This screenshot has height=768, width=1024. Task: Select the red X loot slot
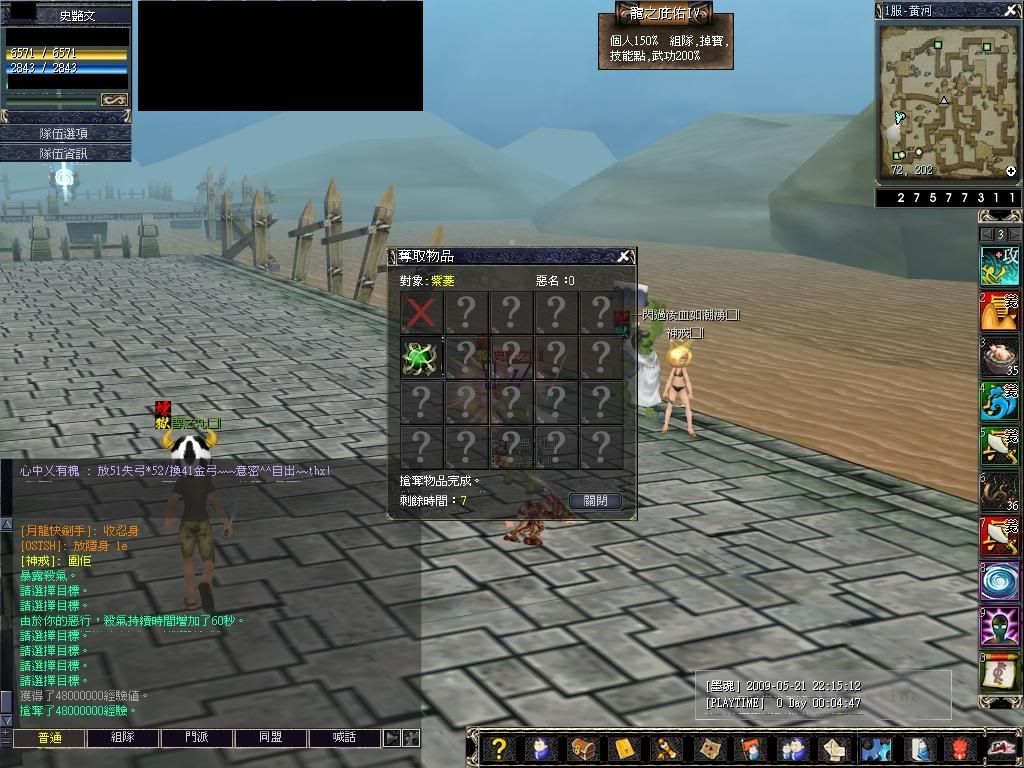click(422, 312)
